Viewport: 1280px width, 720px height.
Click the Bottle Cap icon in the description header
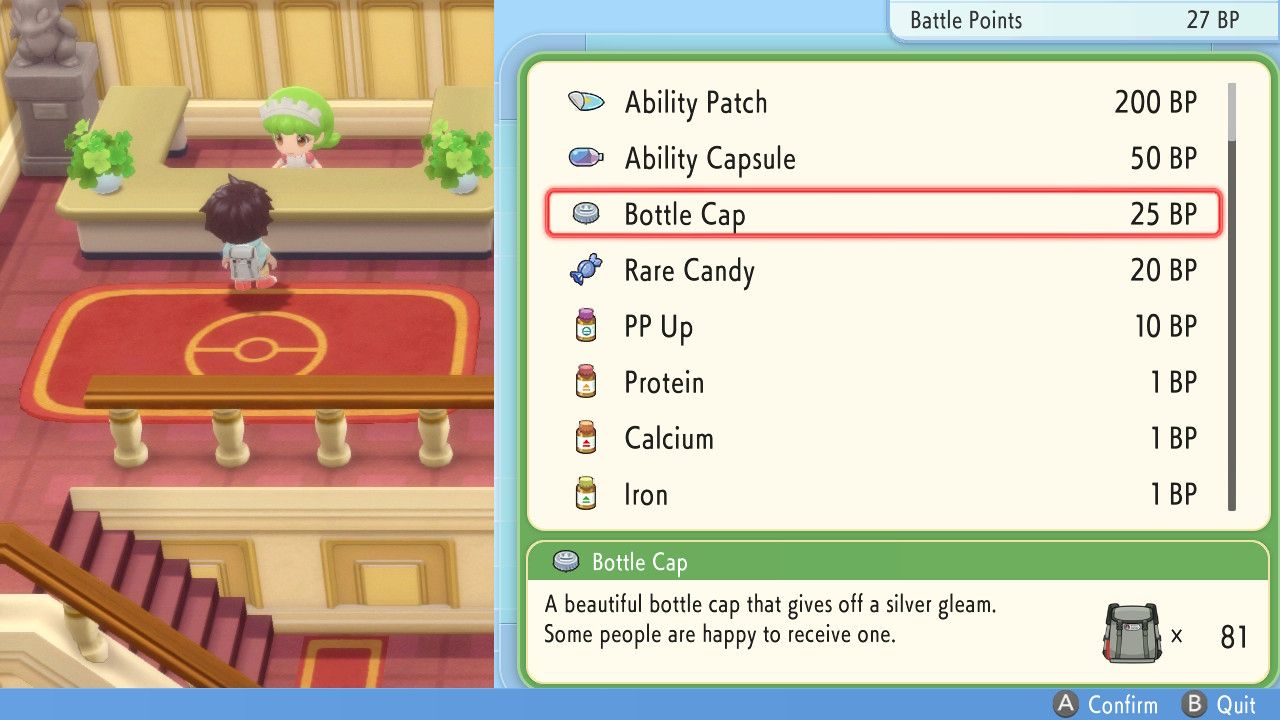[565, 562]
